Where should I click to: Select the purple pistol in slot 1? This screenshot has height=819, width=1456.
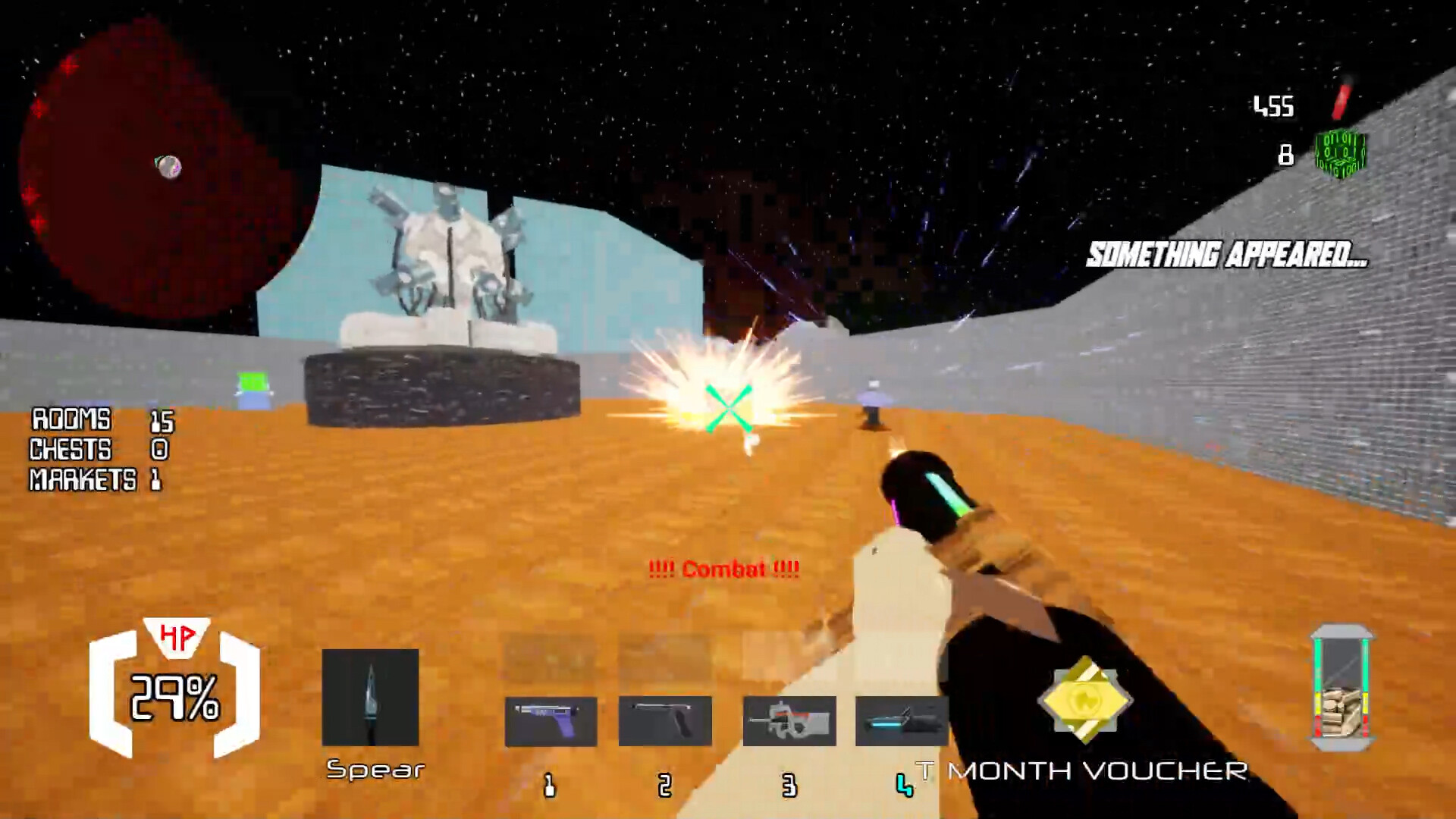click(x=550, y=720)
